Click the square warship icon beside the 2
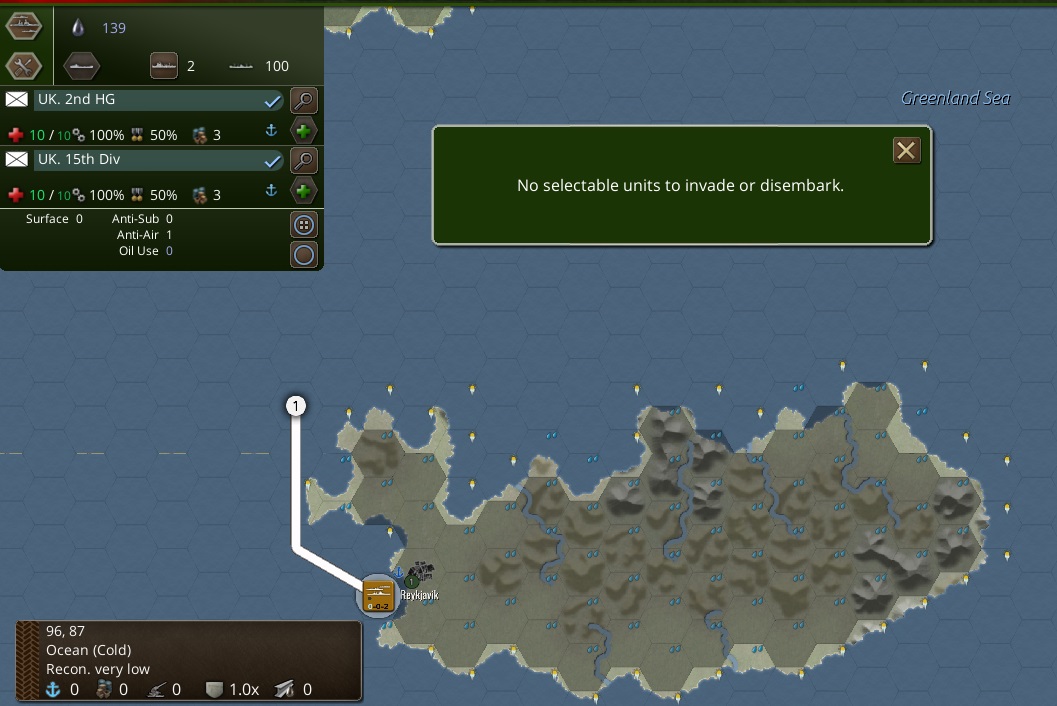This screenshot has height=706, width=1057. 164,66
